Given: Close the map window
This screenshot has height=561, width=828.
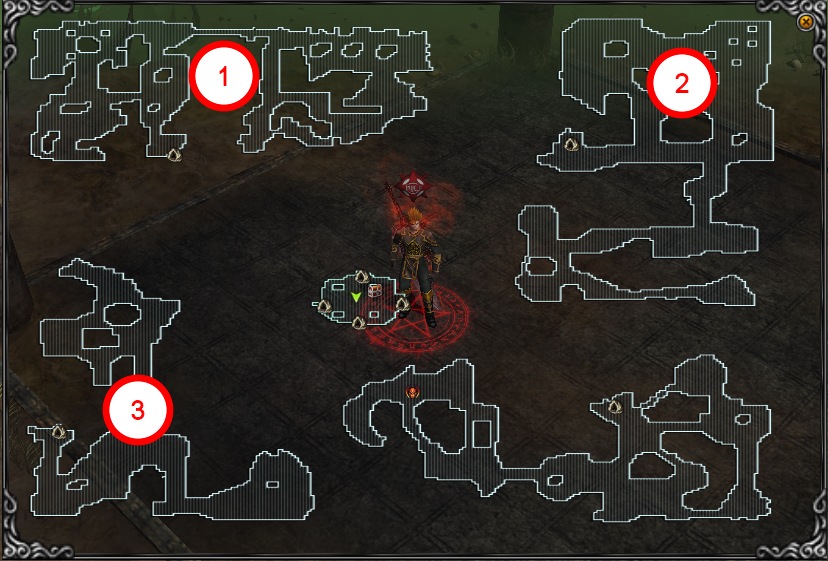Looking at the screenshot, I should pyautogui.click(x=806, y=21).
